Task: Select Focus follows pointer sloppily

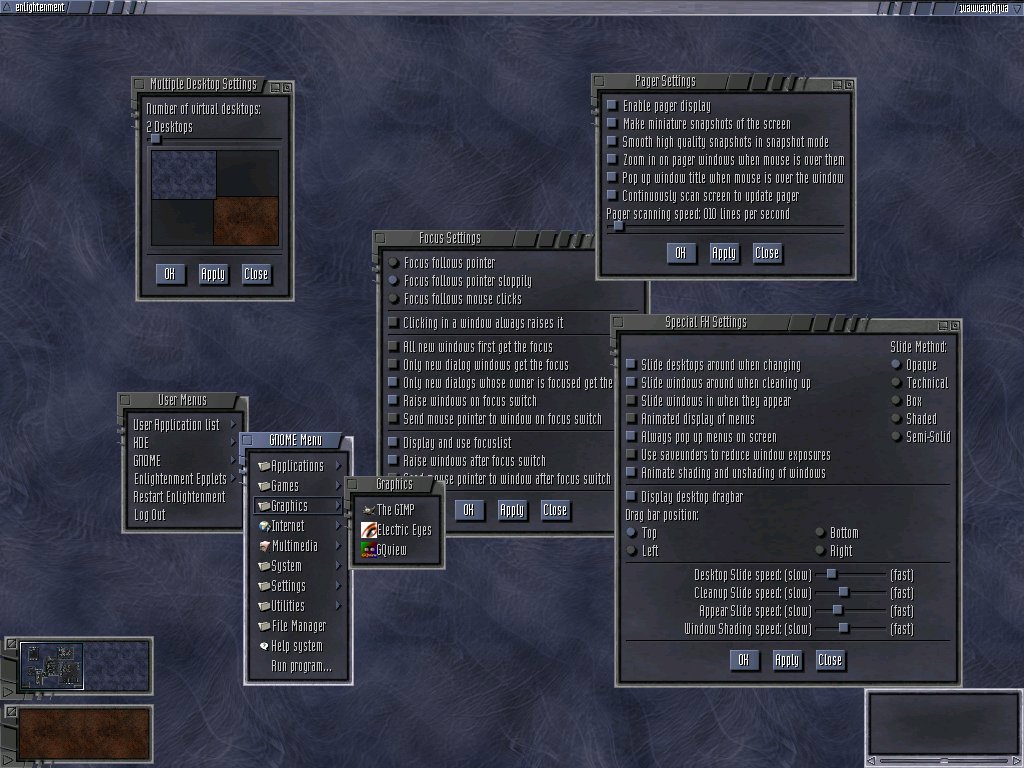Action: click(x=393, y=281)
